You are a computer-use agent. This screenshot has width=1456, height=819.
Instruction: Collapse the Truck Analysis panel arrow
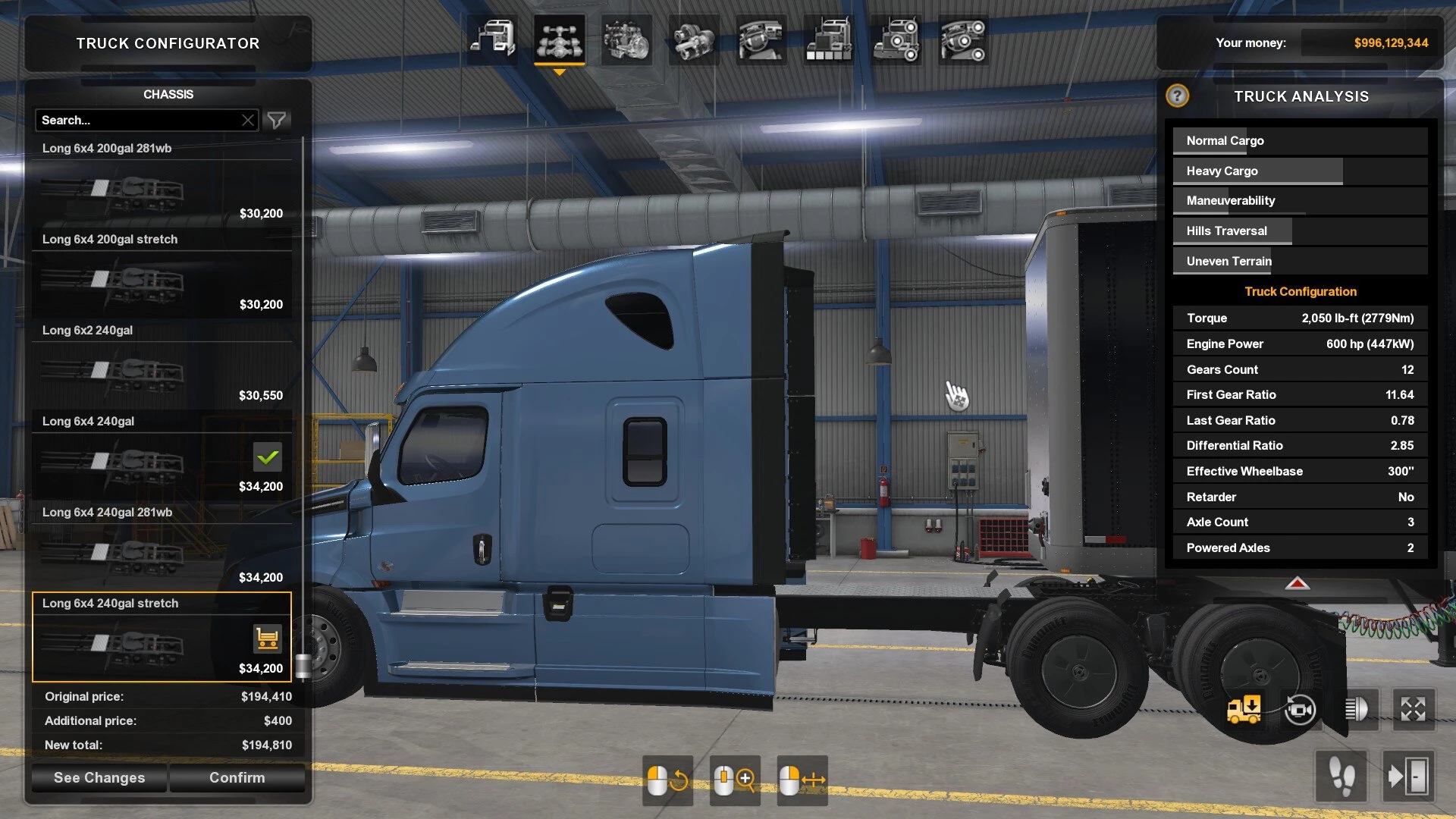pyautogui.click(x=1297, y=583)
